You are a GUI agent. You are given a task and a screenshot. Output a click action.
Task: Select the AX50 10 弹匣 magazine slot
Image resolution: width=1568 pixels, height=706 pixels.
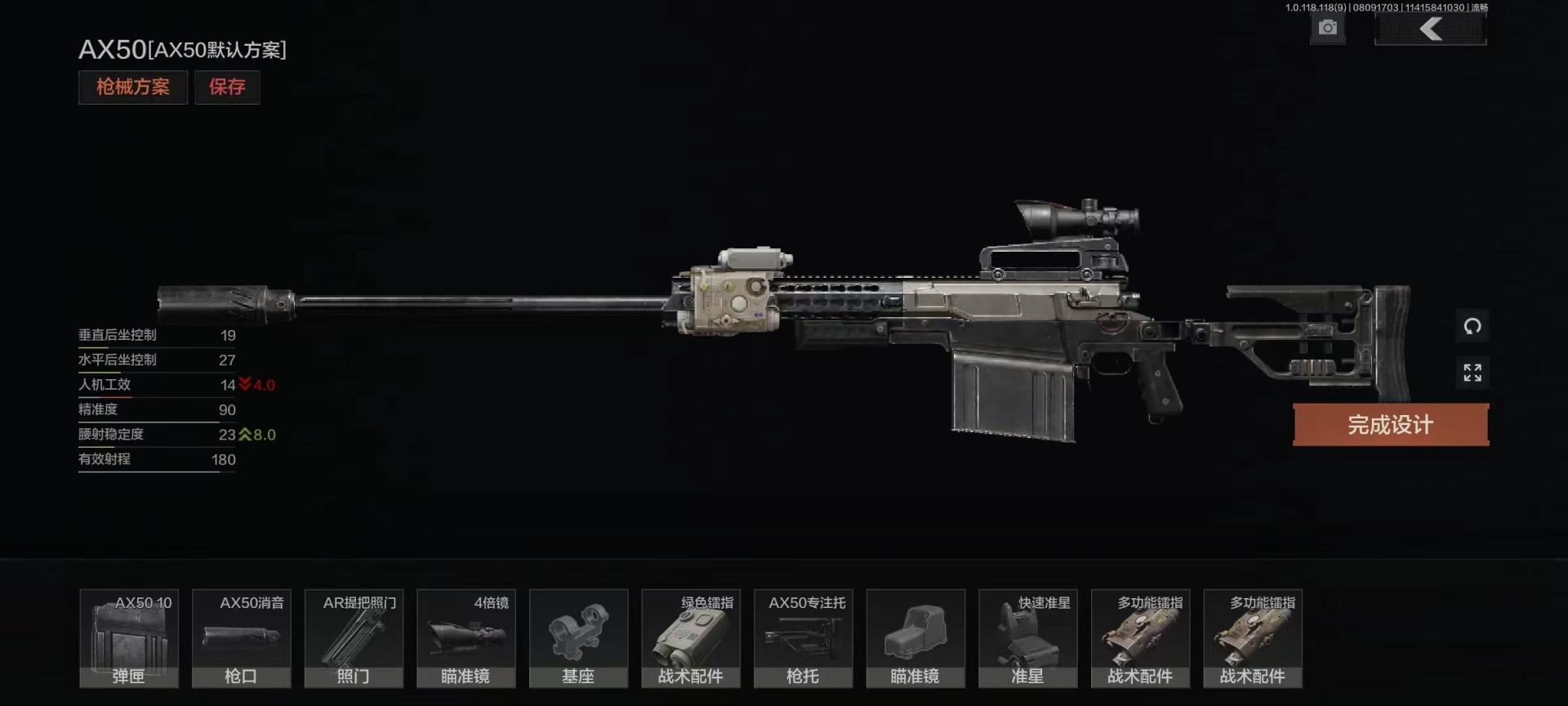pyautogui.click(x=129, y=639)
